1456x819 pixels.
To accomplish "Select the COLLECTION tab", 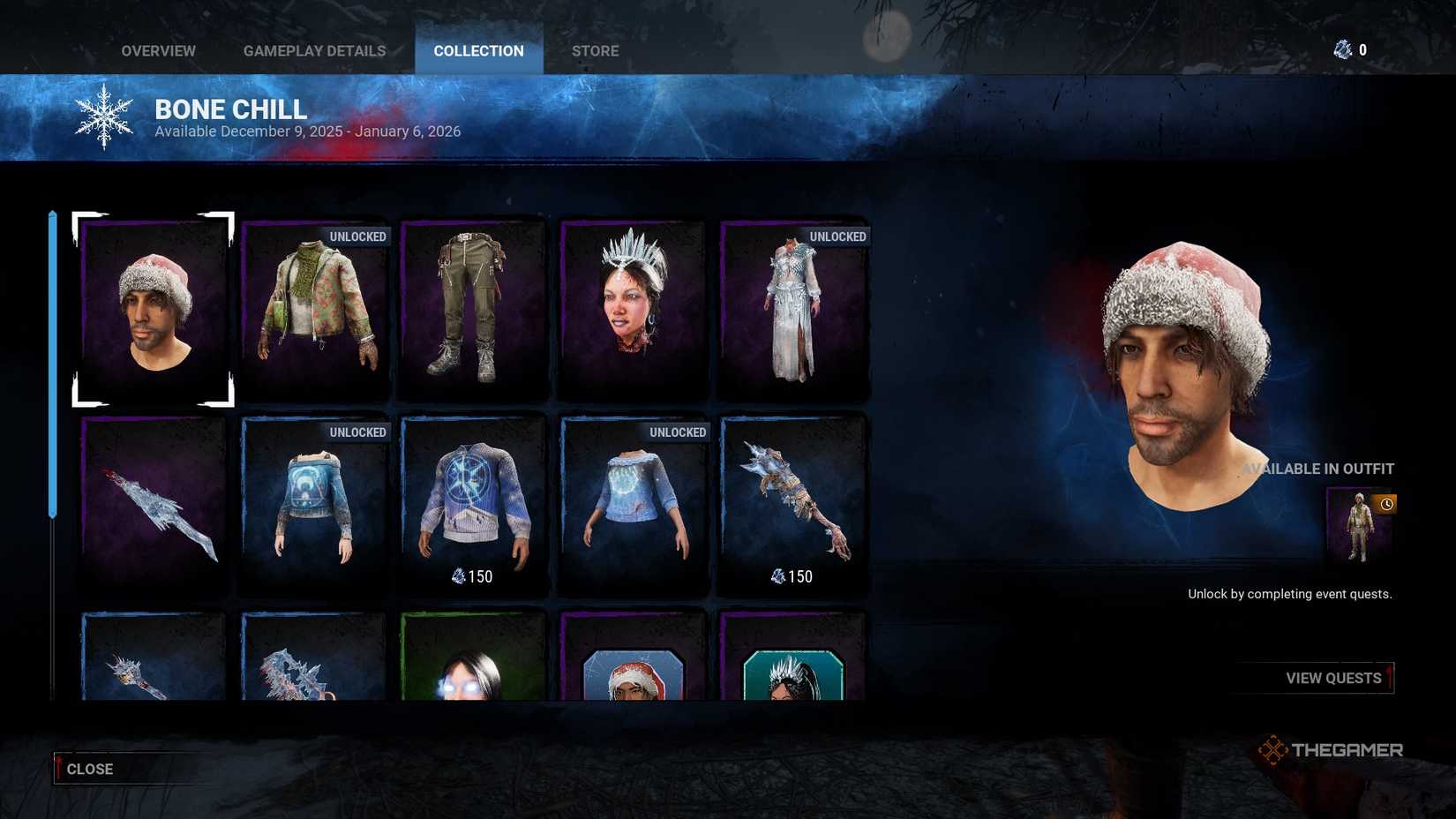I will pos(477,50).
